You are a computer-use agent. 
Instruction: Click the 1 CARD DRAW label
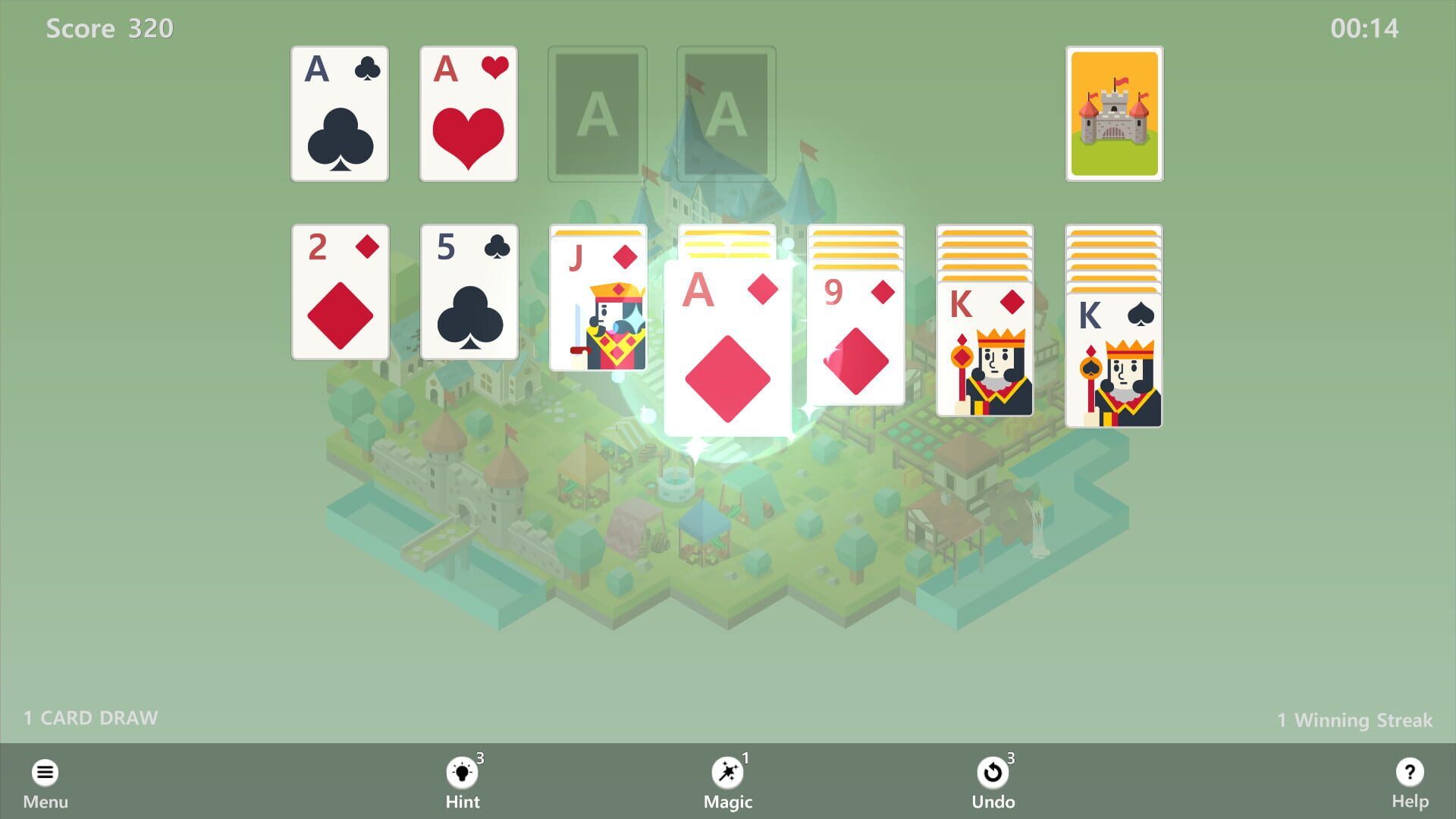click(89, 717)
